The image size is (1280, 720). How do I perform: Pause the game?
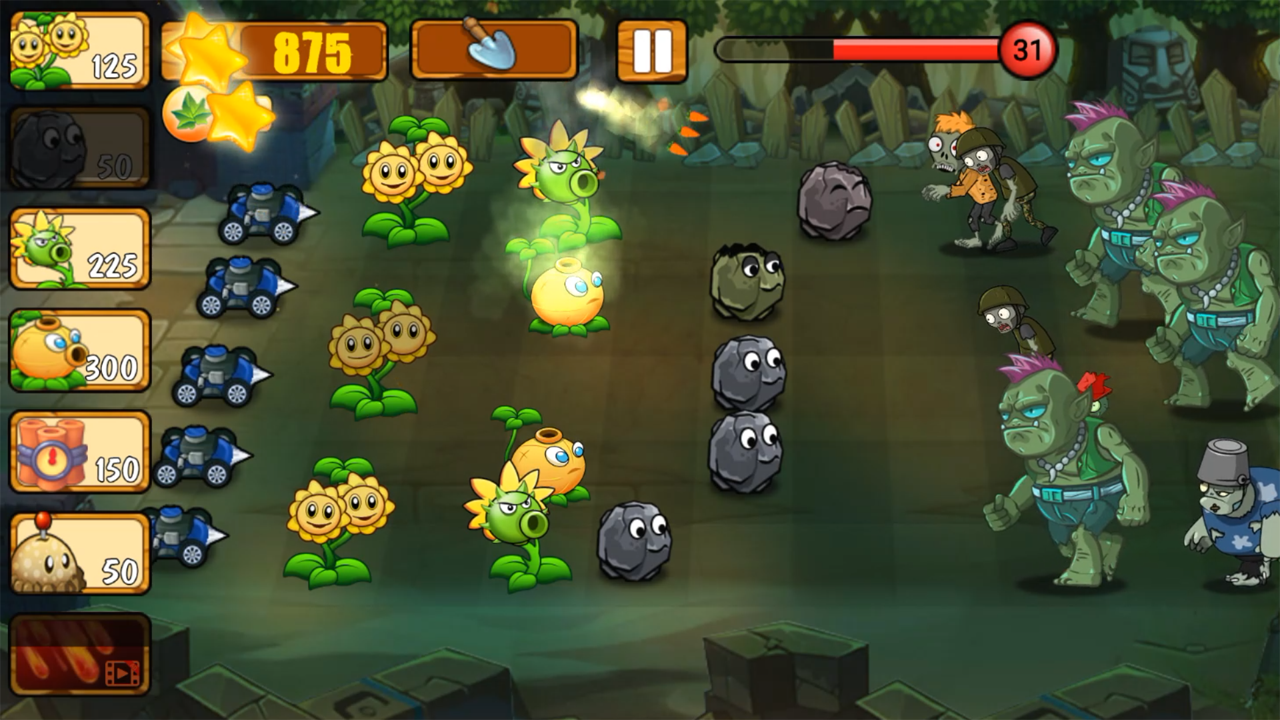653,48
